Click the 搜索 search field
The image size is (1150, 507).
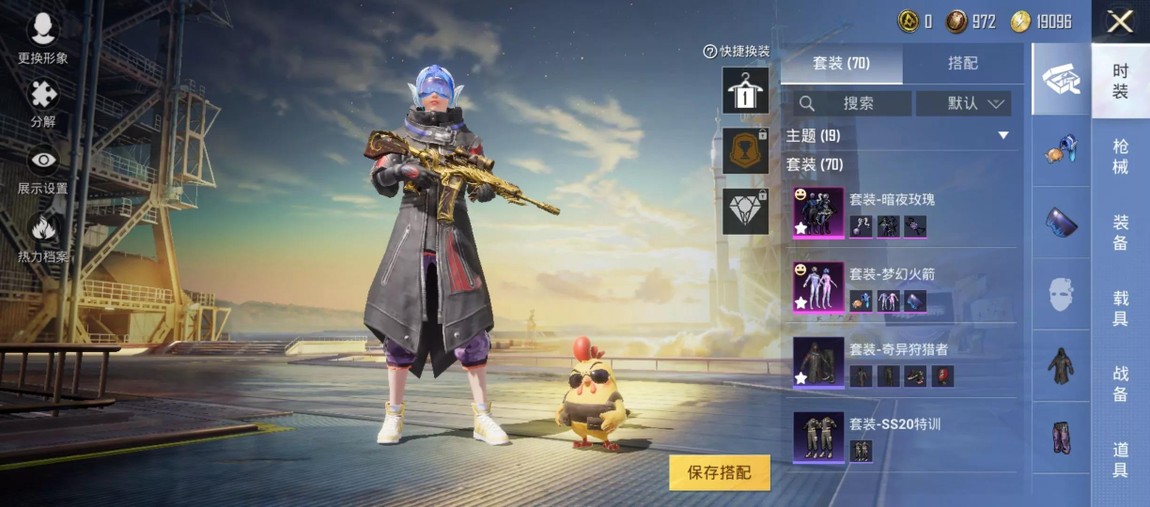click(x=853, y=103)
